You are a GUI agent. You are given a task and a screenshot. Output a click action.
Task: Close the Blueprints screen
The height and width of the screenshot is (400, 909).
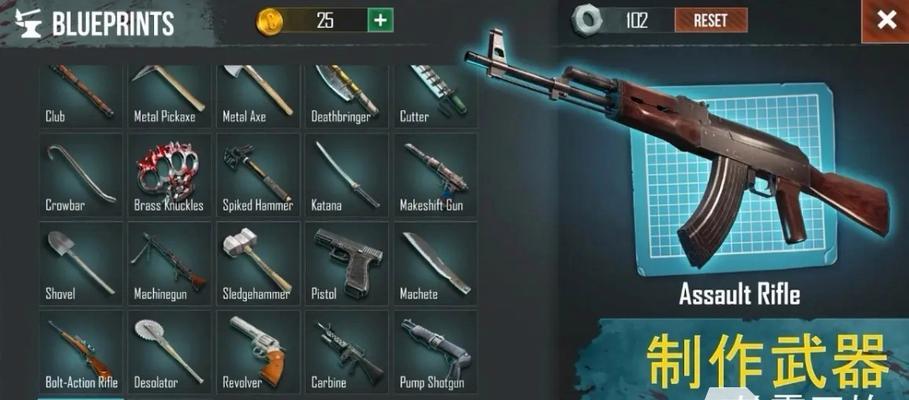(885, 20)
